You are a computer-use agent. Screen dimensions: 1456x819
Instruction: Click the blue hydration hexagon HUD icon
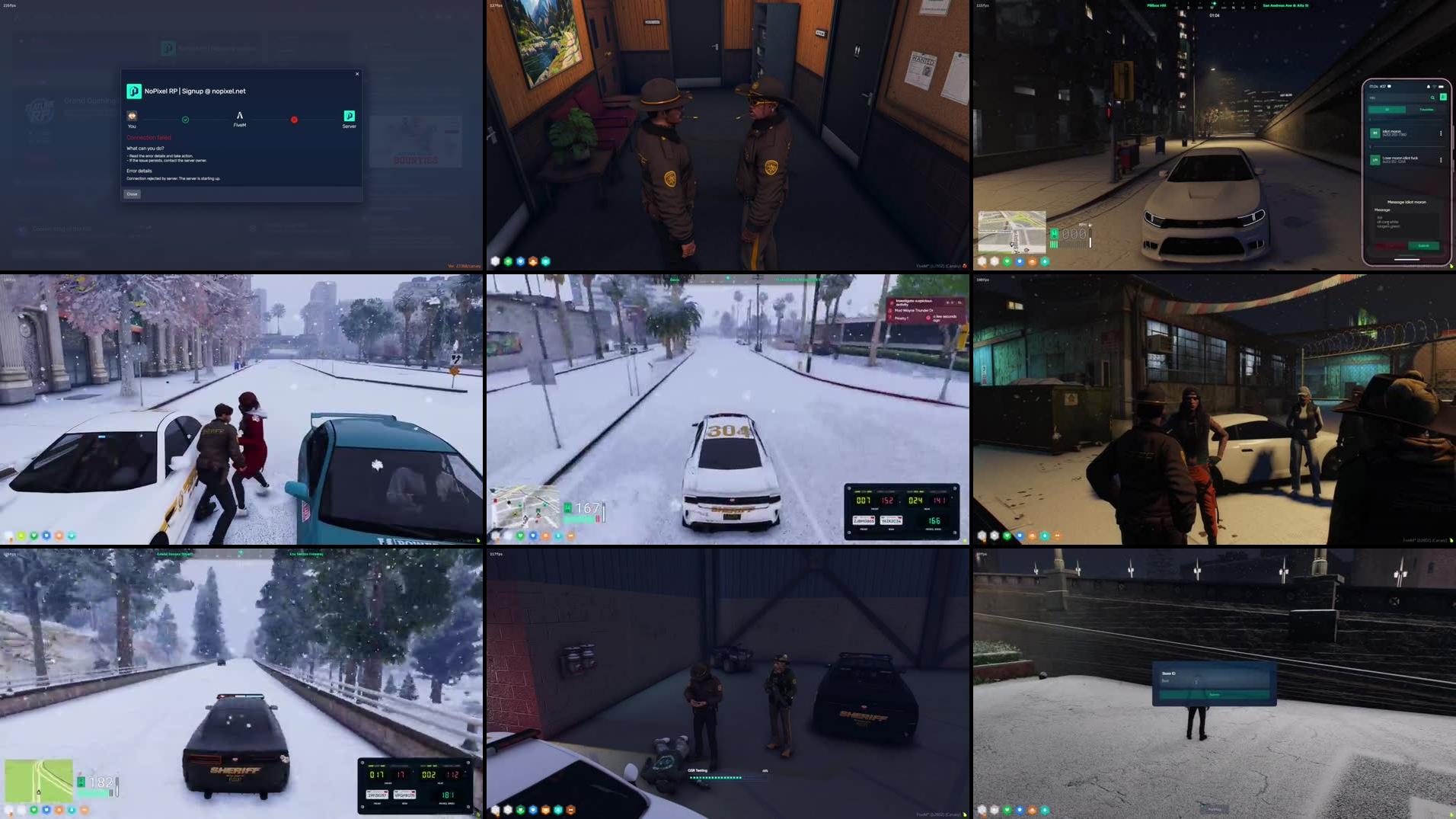[x=520, y=261]
